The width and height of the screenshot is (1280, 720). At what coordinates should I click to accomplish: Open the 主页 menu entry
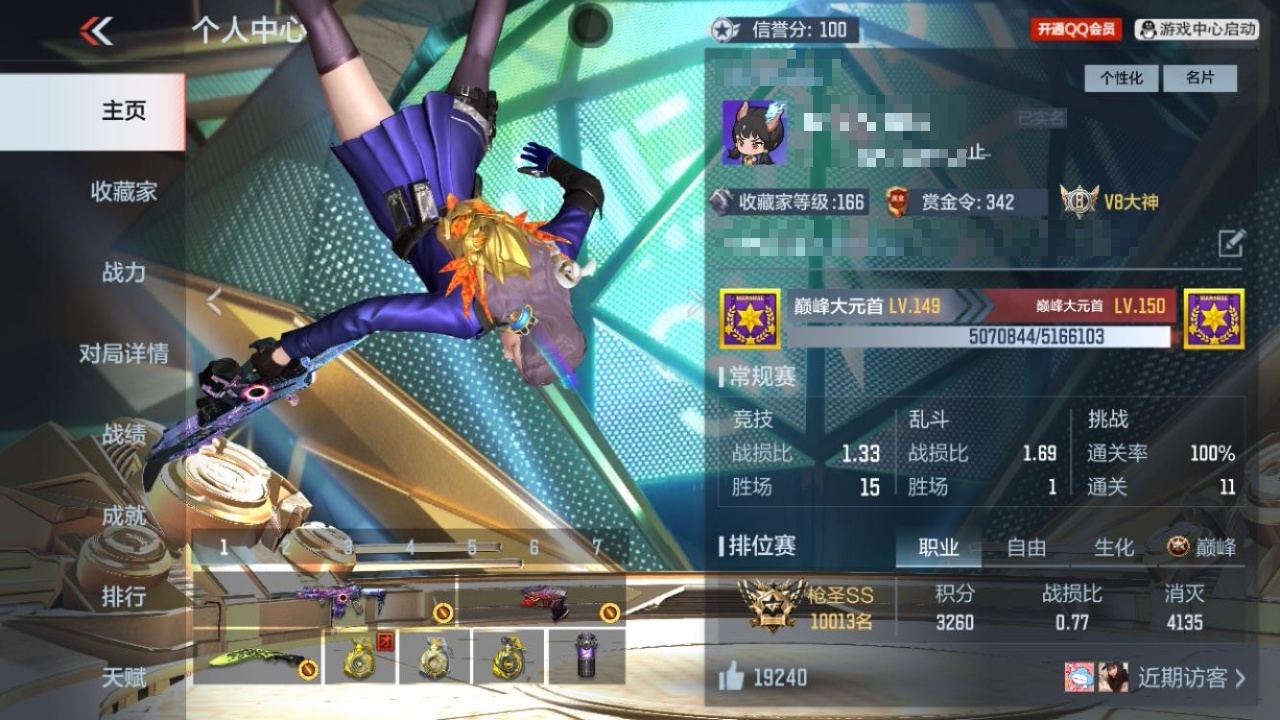click(x=124, y=111)
